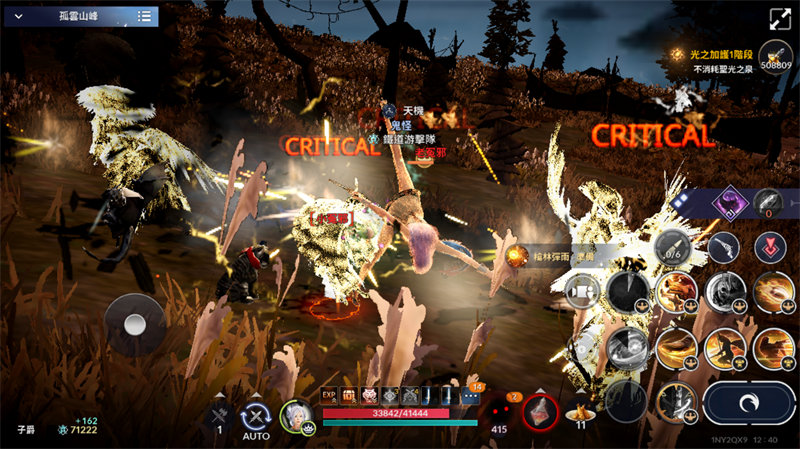Eat the food item with count 11

(580, 410)
